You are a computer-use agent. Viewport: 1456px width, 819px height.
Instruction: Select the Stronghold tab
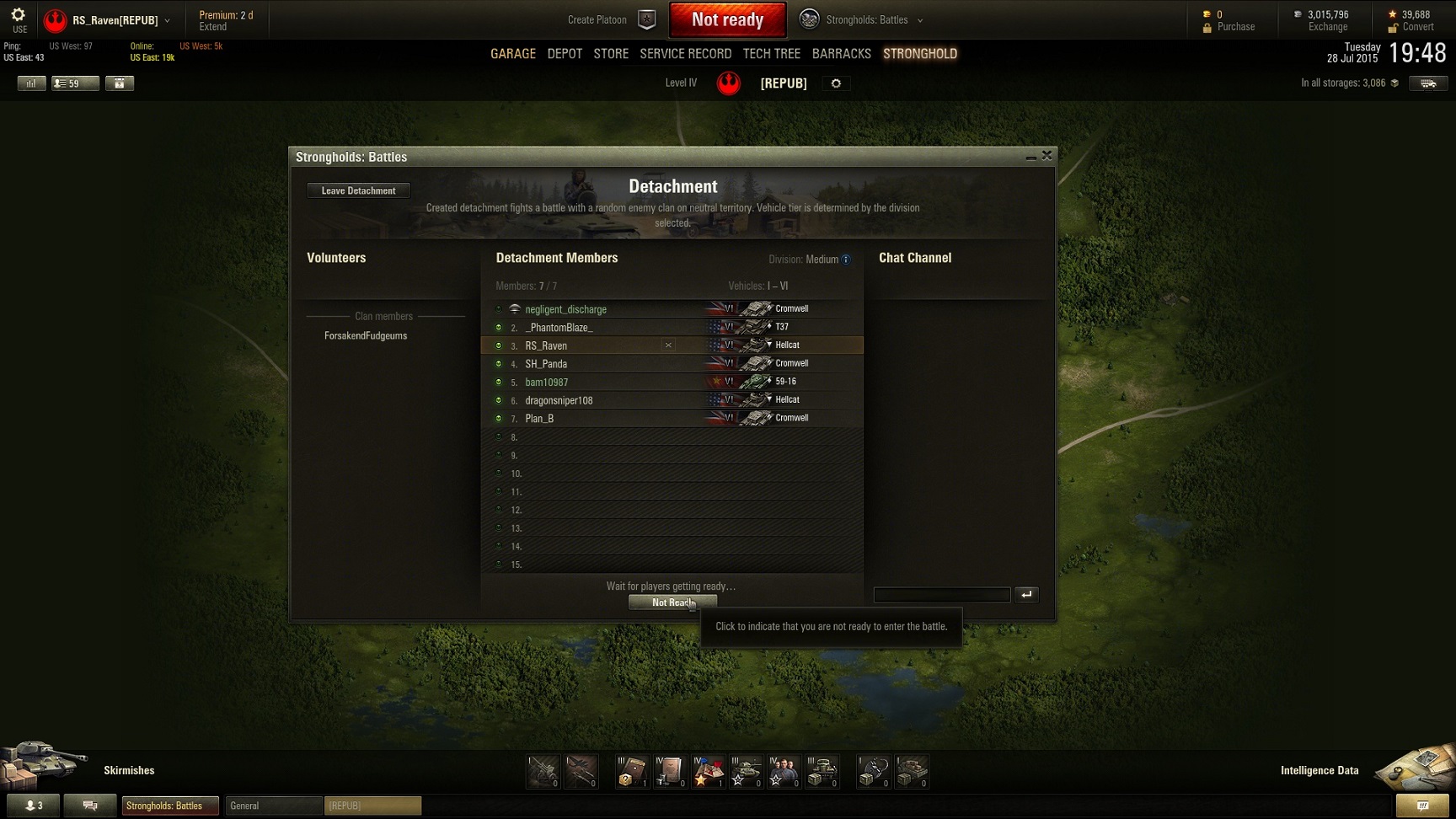point(919,54)
